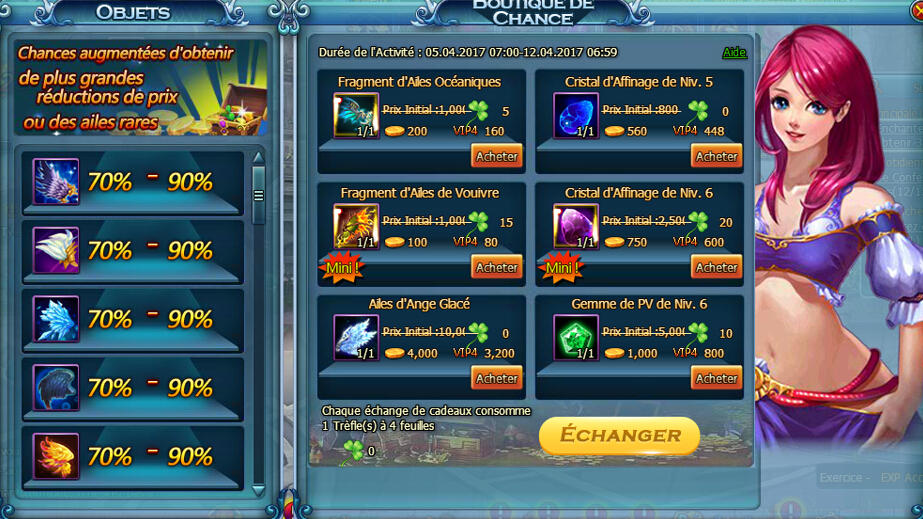
Task: Select the fiery orange wings in Objets list
Action: pos(56,456)
